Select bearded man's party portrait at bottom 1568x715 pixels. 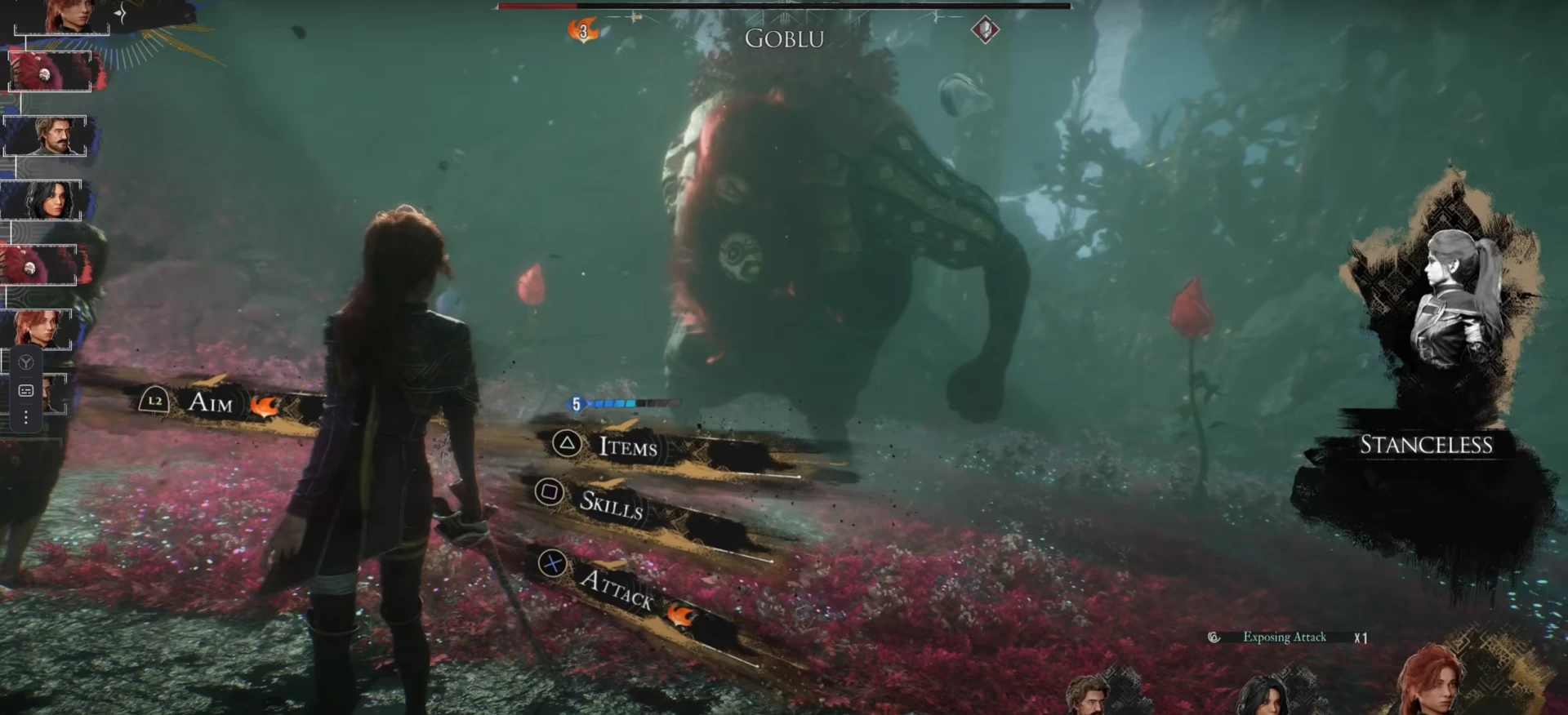tap(1092, 696)
